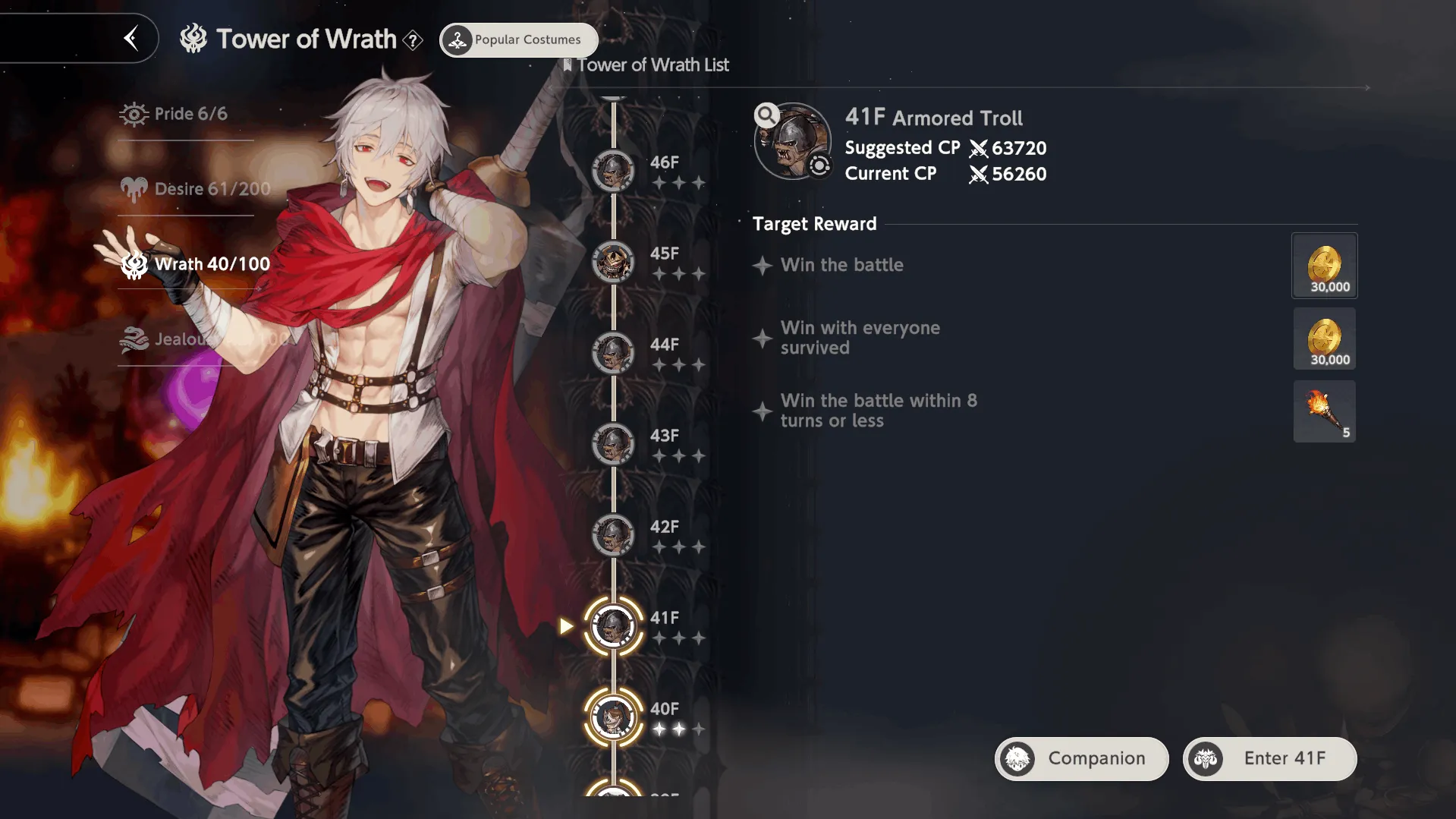Select the highlighted 41F floor node
The height and width of the screenshot is (819, 1456).
pyautogui.click(x=613, y=626)
